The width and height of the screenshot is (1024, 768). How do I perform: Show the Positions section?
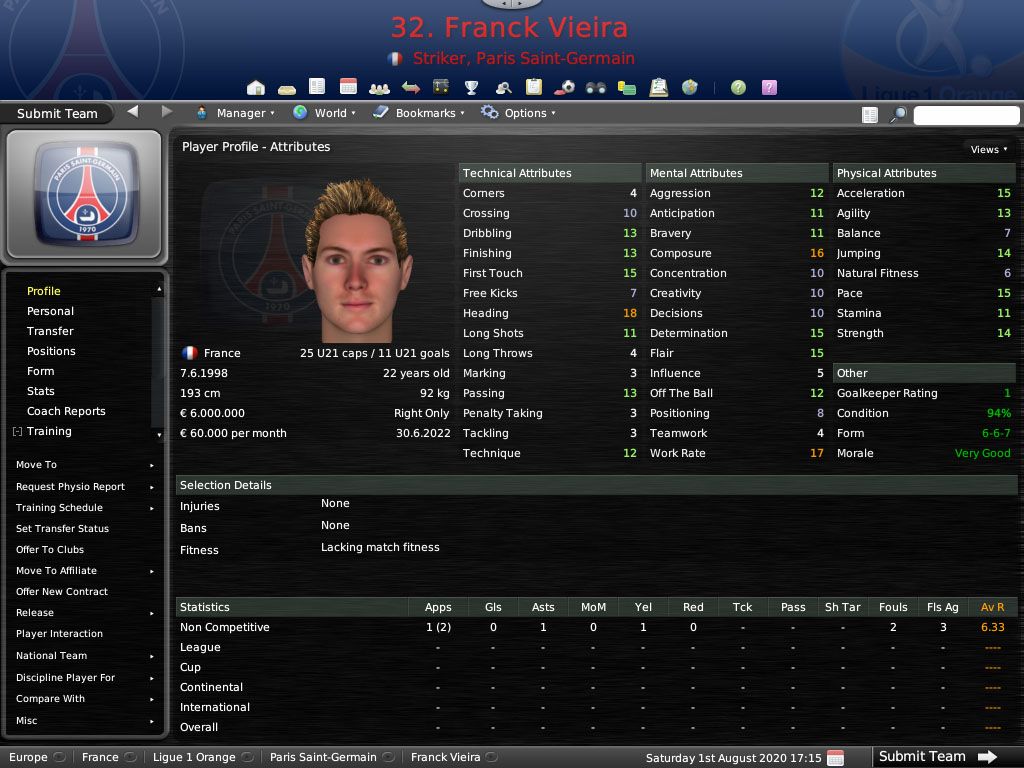click(x=51, y=351)
